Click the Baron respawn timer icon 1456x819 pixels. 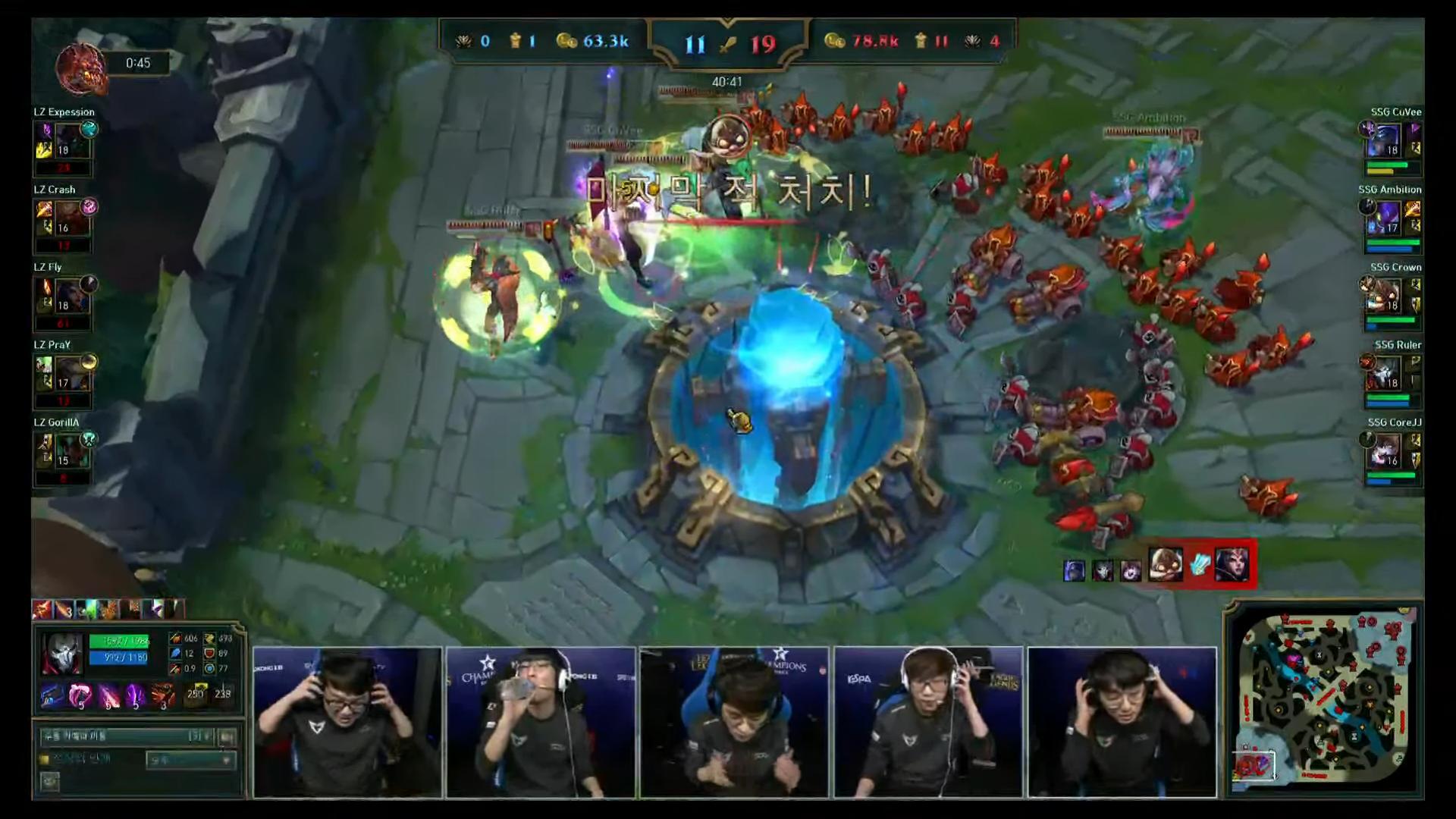point(80,67)
